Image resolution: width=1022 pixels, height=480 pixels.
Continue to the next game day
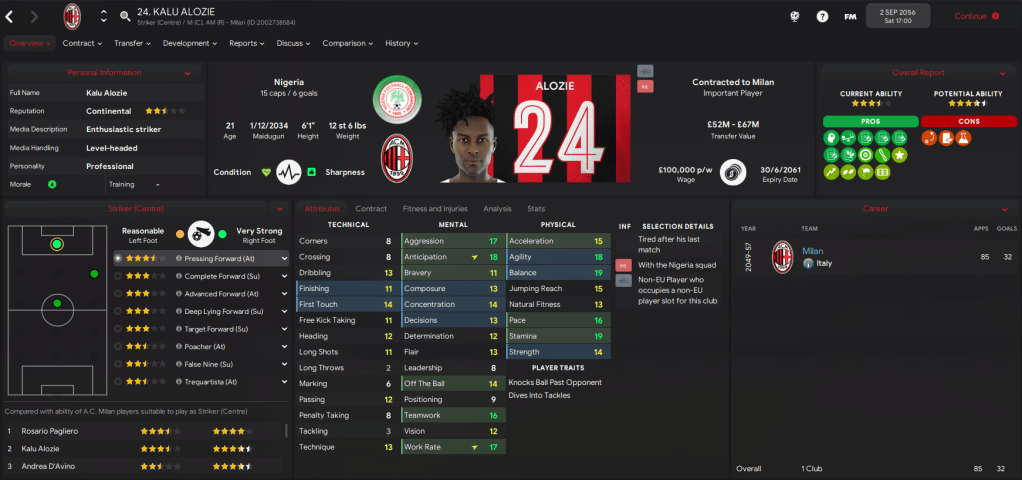coord(976,16)
